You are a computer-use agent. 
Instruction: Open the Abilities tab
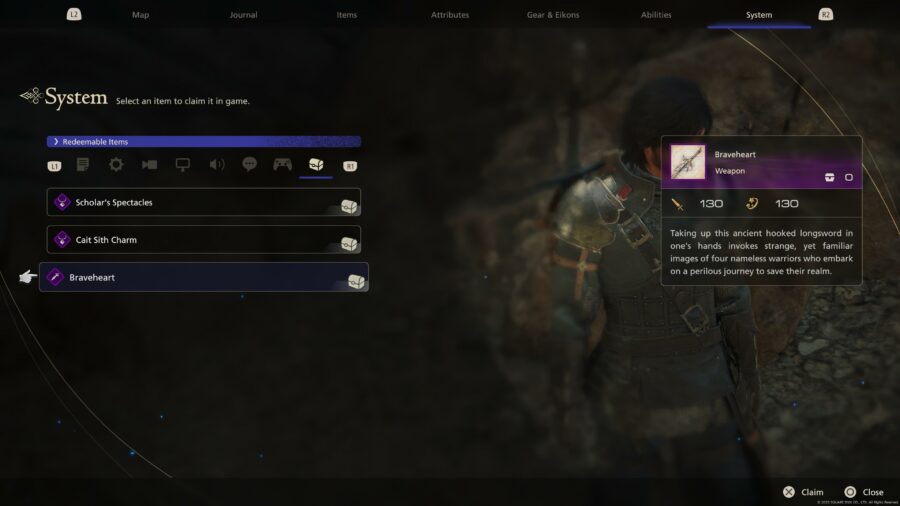(x=656, y=15)
